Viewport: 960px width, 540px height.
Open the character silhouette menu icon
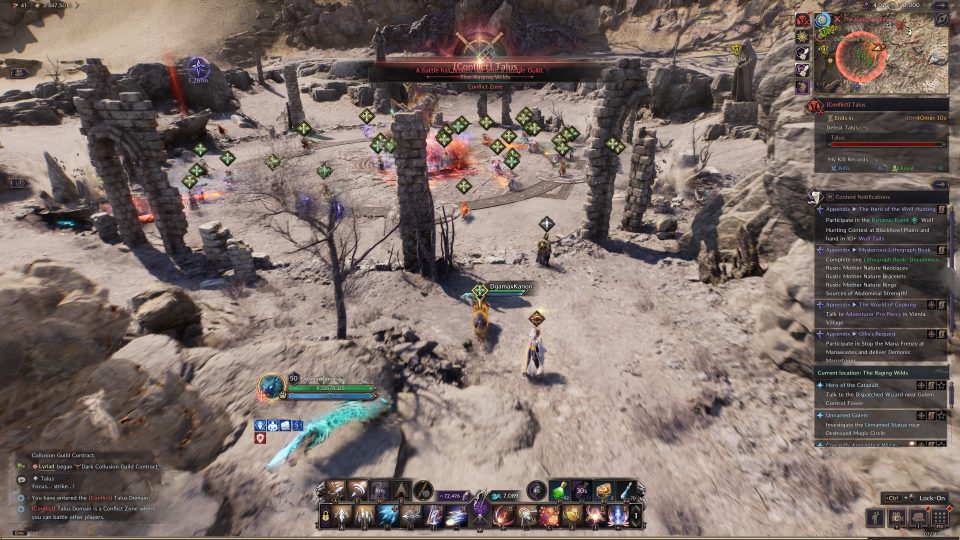(x=876, y=517)
